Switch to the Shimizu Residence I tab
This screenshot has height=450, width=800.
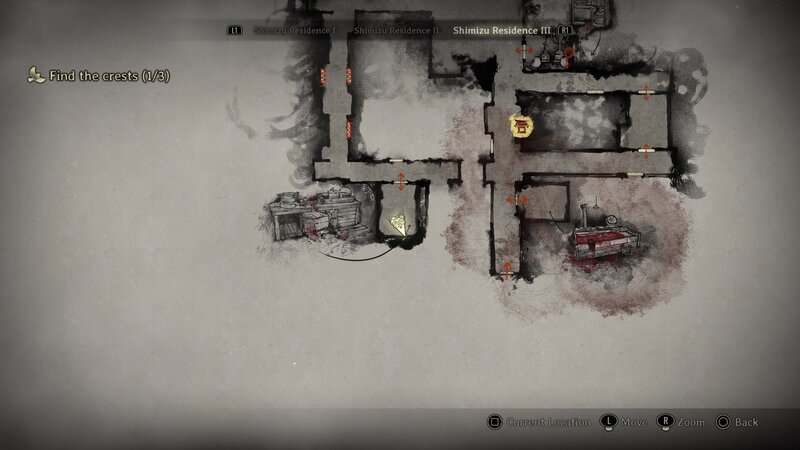[x=295, y=30]
